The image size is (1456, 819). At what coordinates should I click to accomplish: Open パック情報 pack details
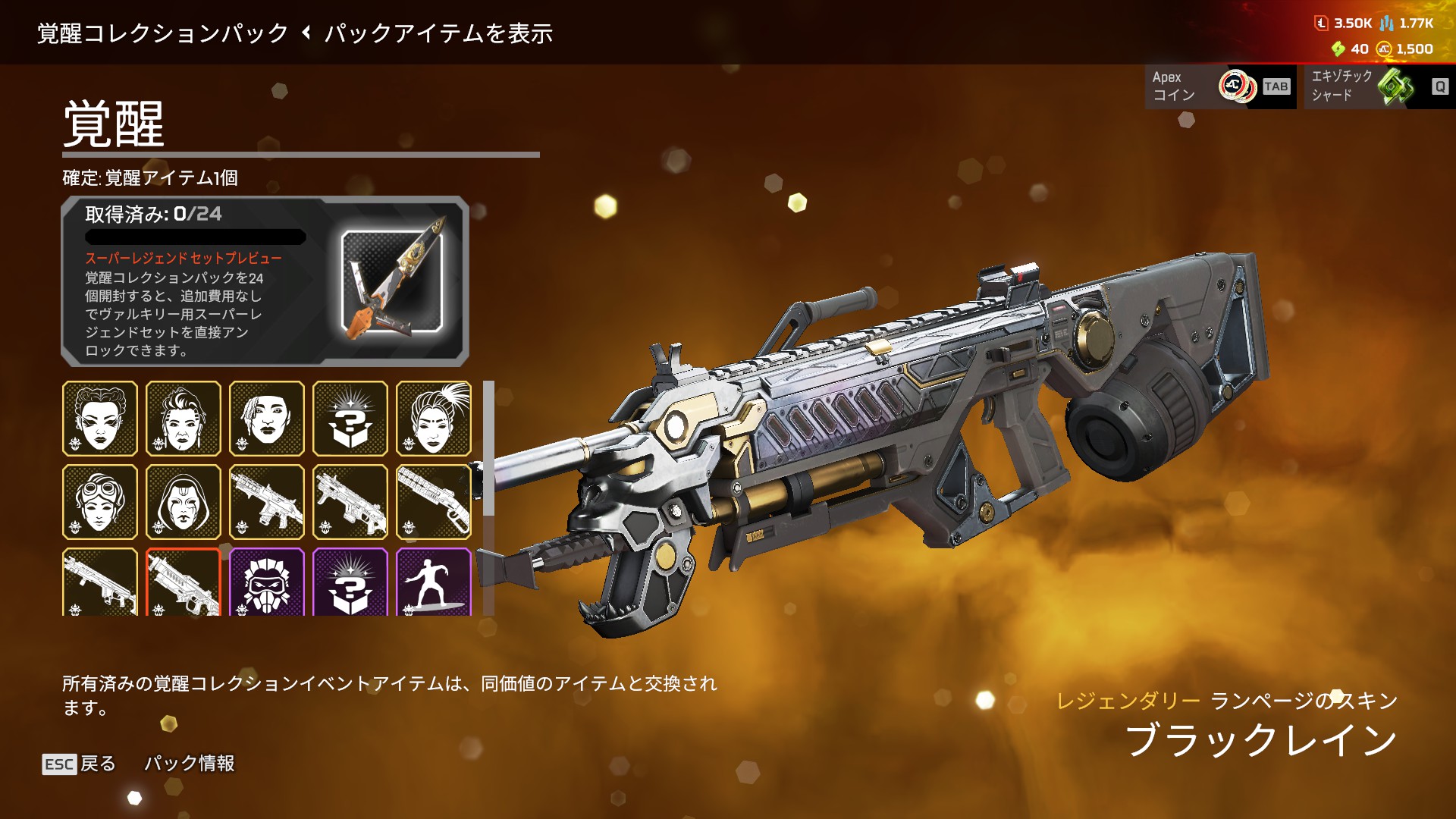point(189,763)
